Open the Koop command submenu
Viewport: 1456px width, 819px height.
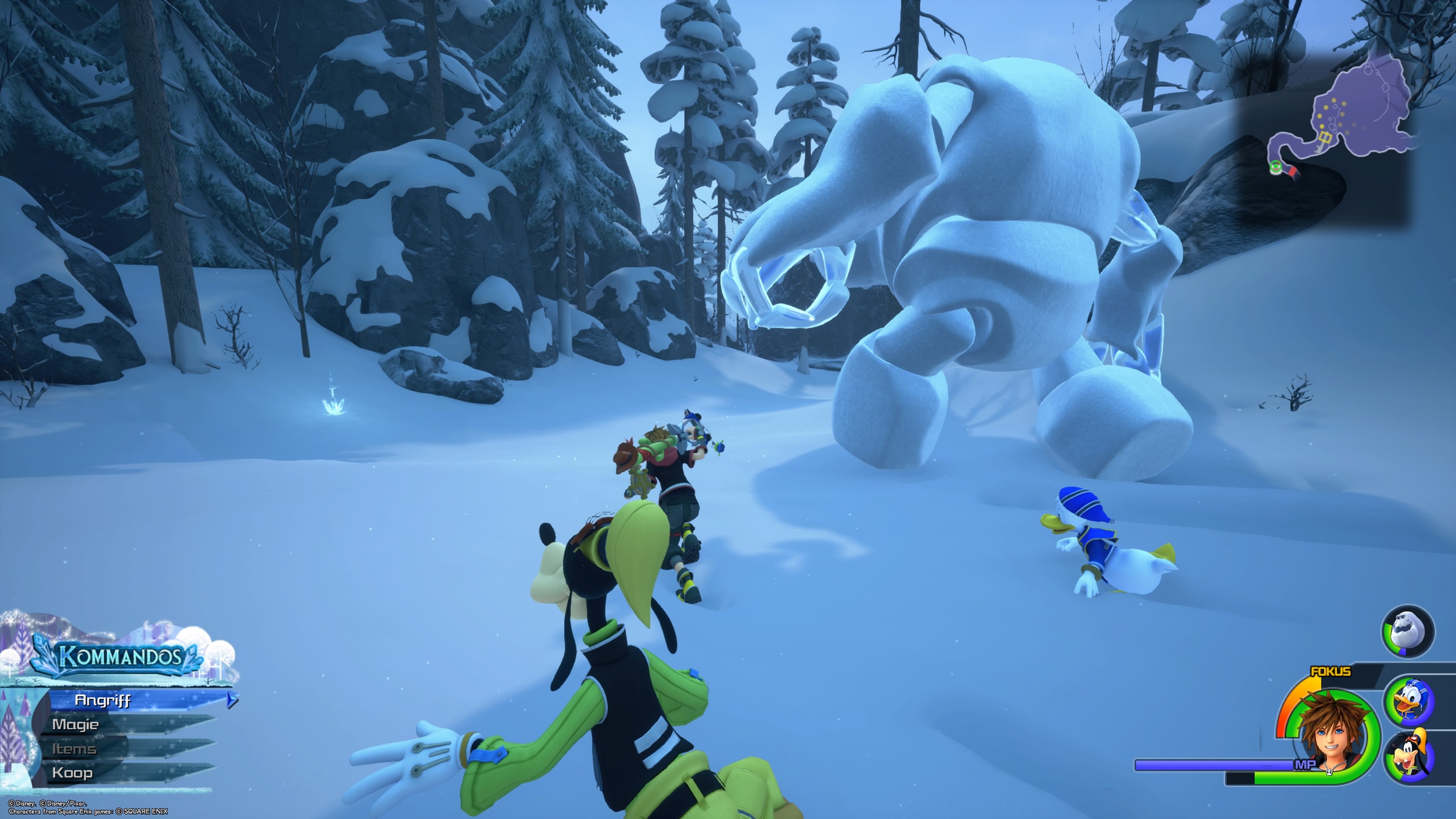tap(74, 774)
